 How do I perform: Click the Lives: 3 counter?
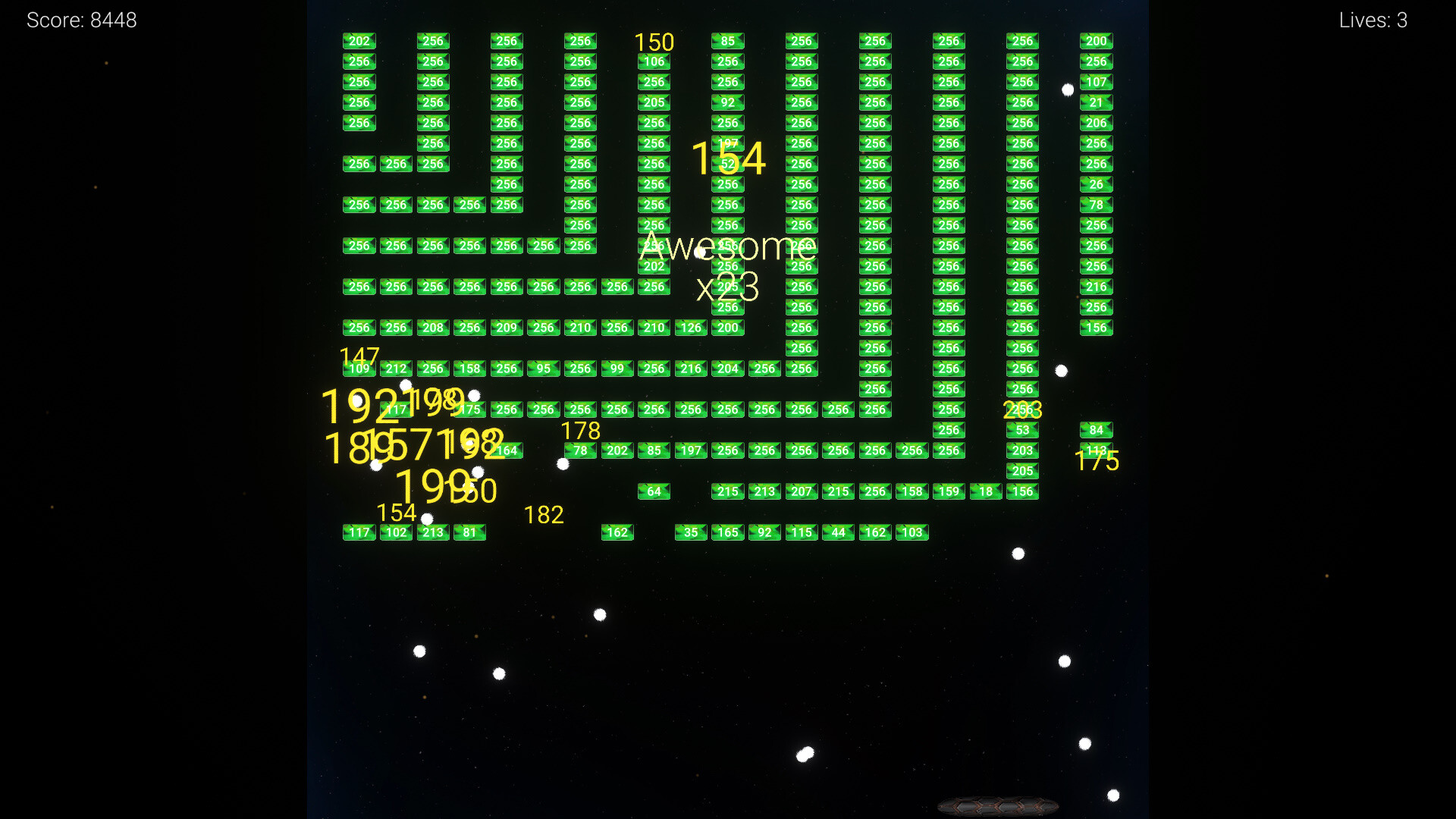tap(1372, 20)
